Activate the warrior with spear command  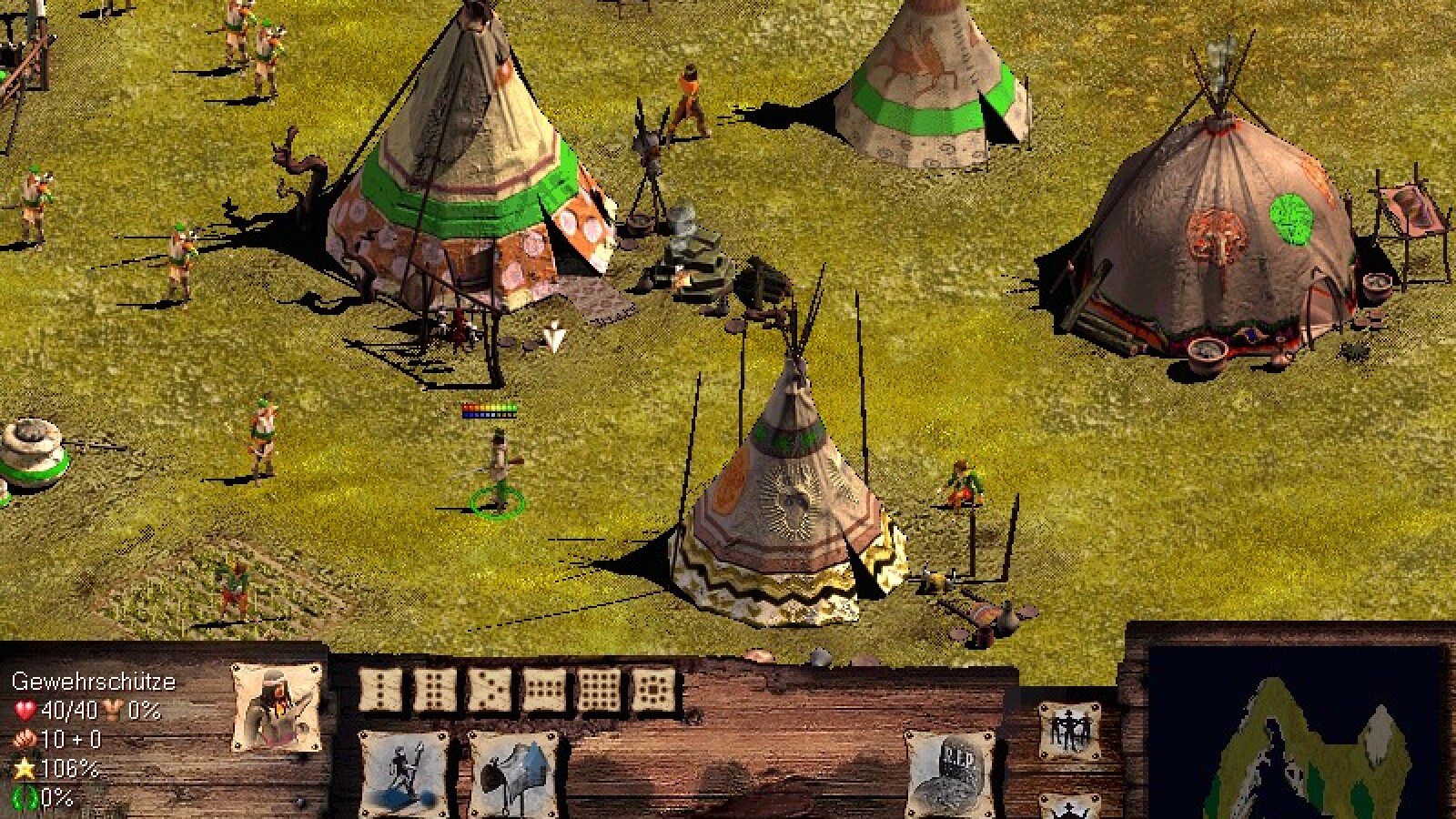(x=403, y=773)
